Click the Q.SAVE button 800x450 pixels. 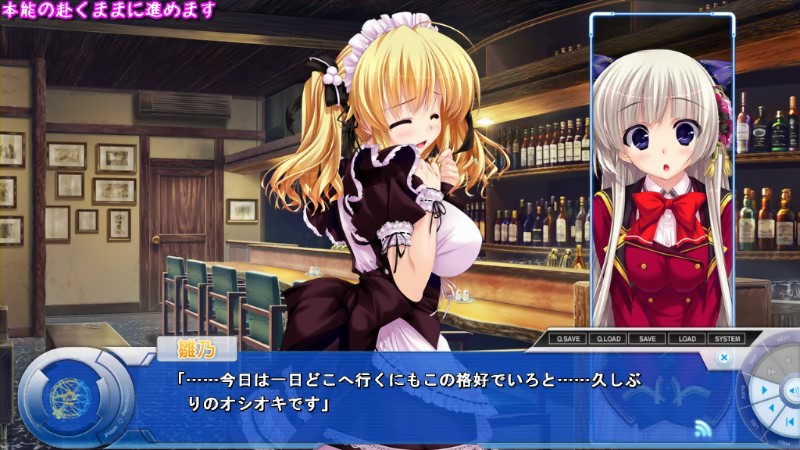click(567, 339)
